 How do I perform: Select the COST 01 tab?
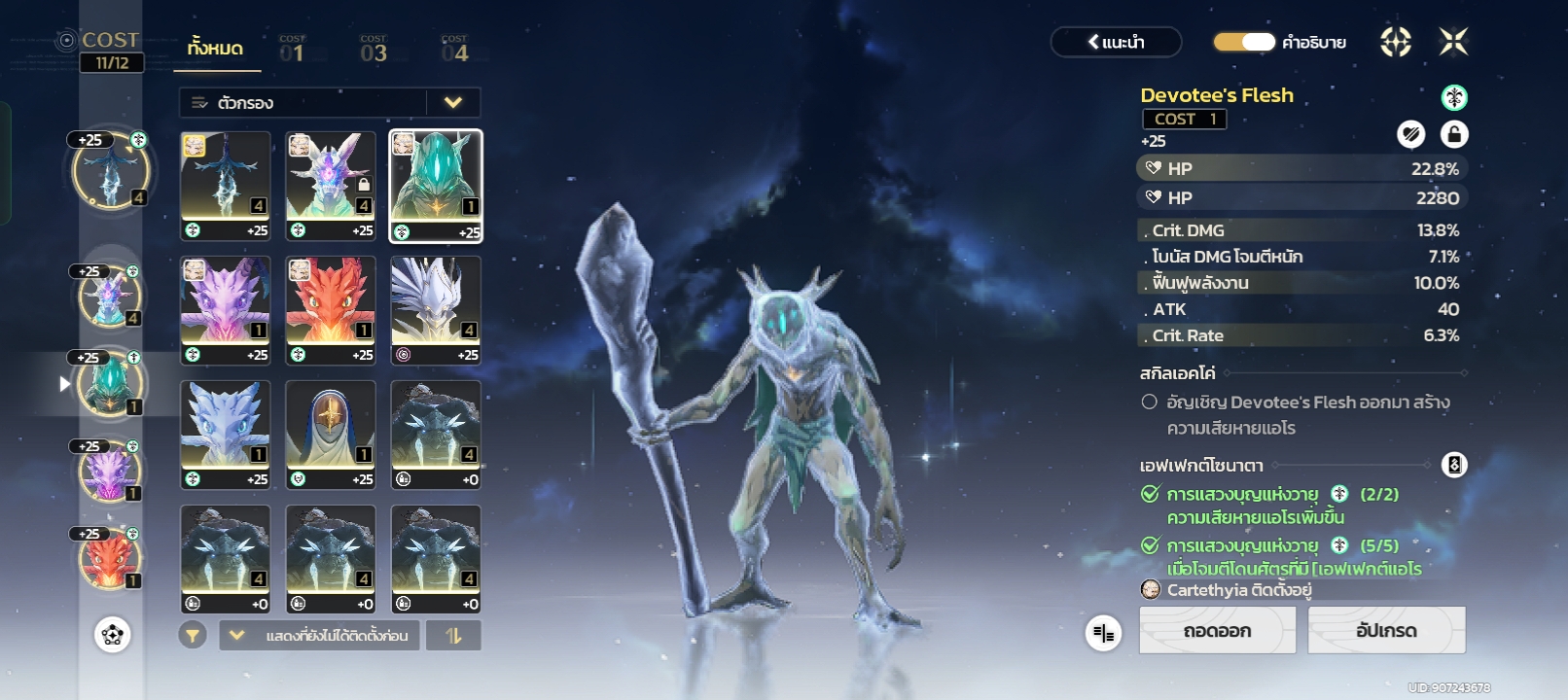pyautogui.click(x=292, y=50)
